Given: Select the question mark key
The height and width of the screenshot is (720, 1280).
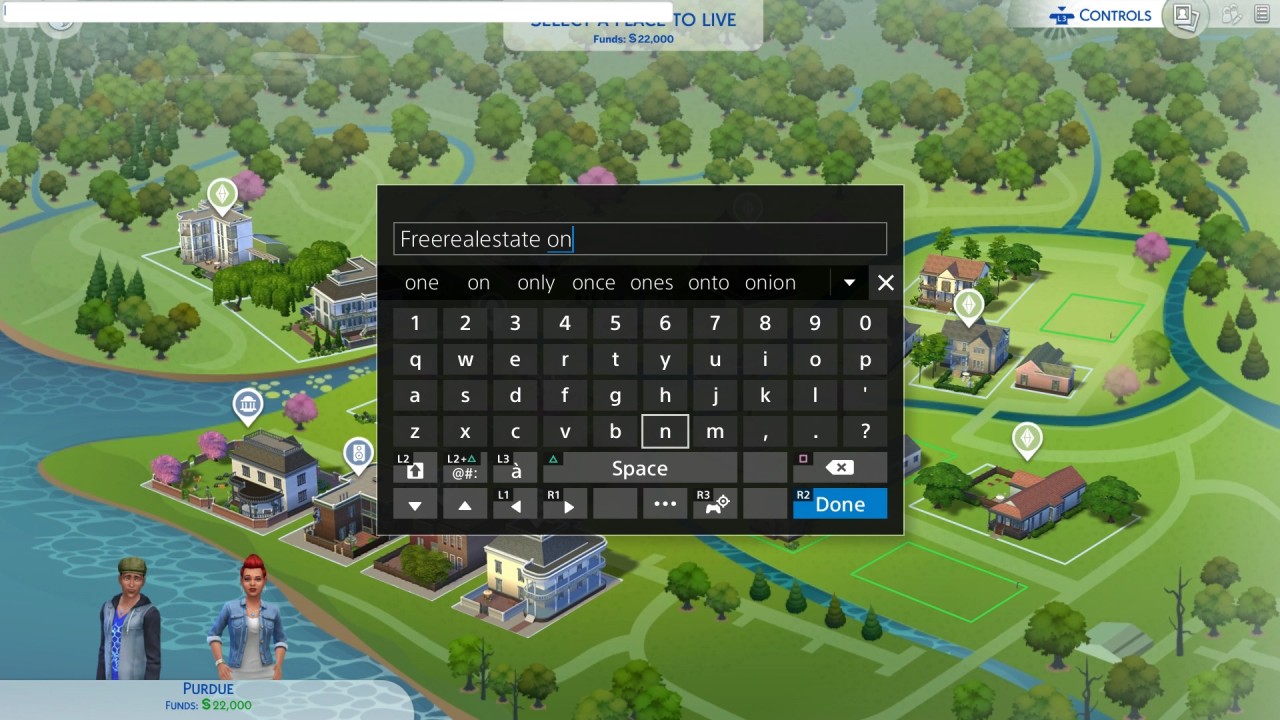Looking at the screenshot, I should pos(865,432).
